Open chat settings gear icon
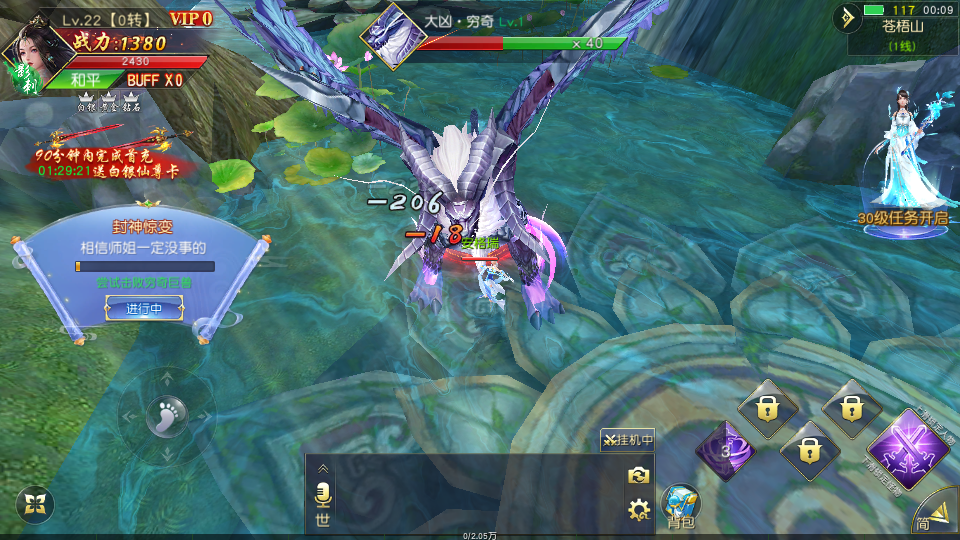The image size is (960, 540). 639,511
